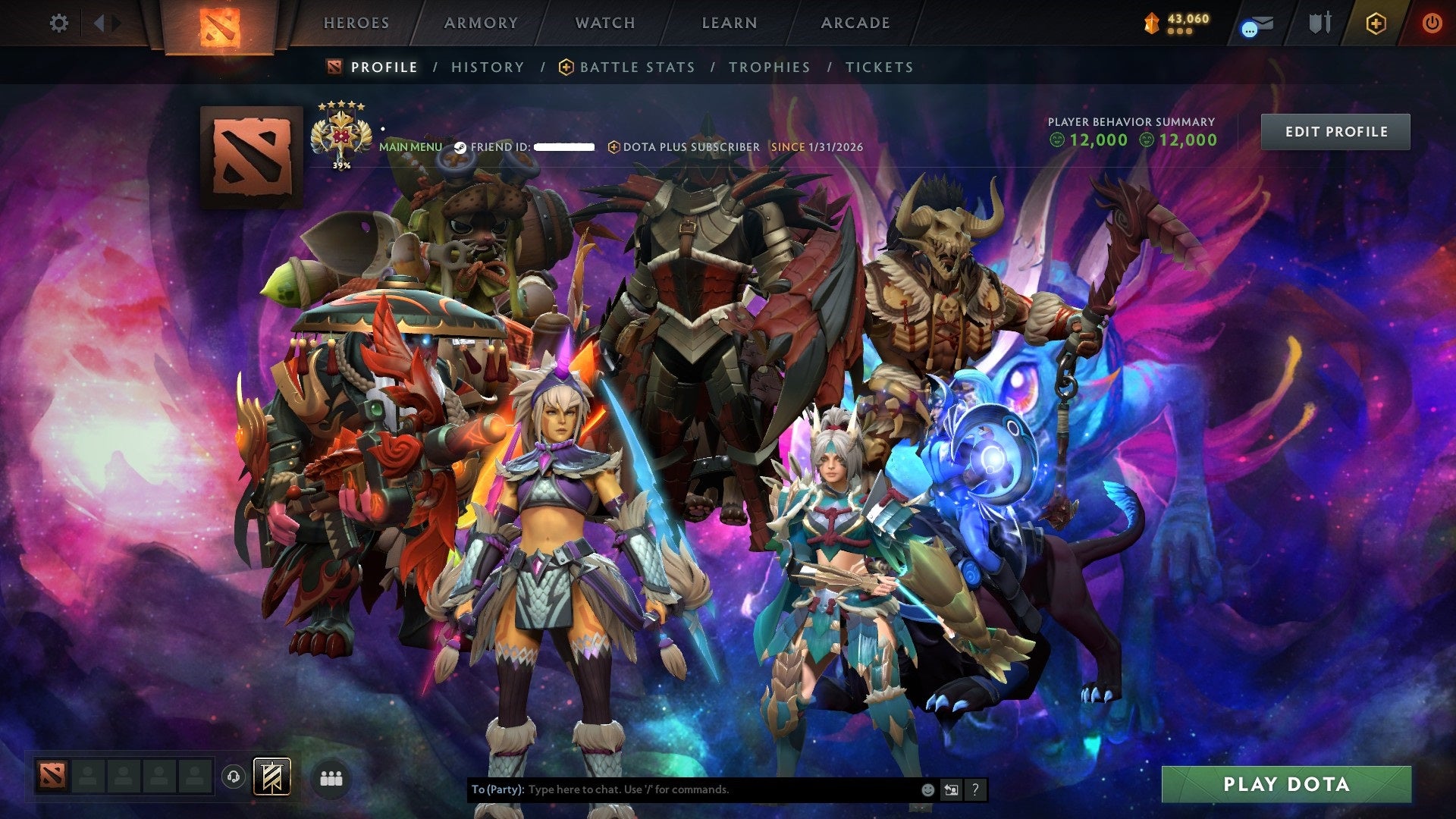Click the chat help question mark icon

974,790
